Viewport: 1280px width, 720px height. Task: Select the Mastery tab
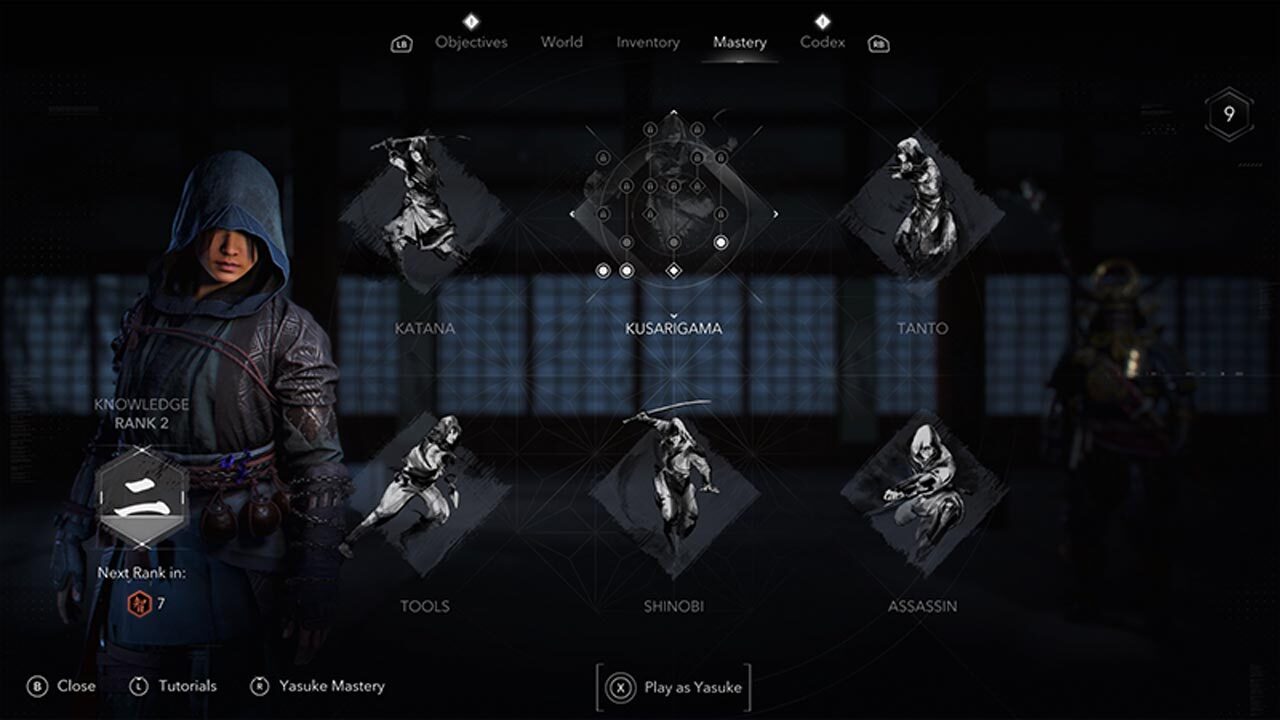click(x=739, y=42)
